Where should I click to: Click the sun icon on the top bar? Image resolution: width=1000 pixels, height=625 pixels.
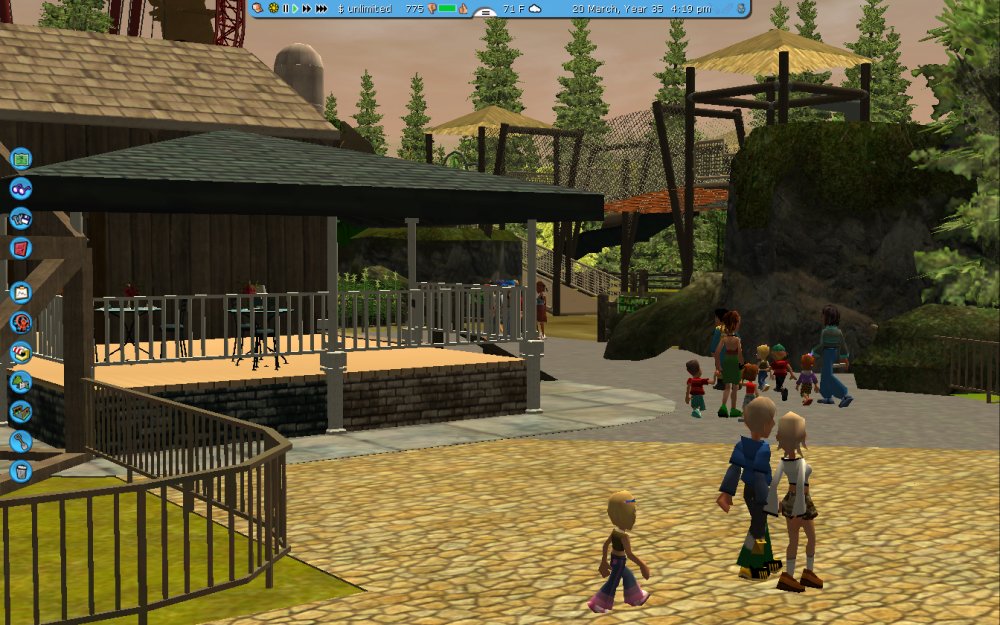pyautogui.click(x=272, y=8)
